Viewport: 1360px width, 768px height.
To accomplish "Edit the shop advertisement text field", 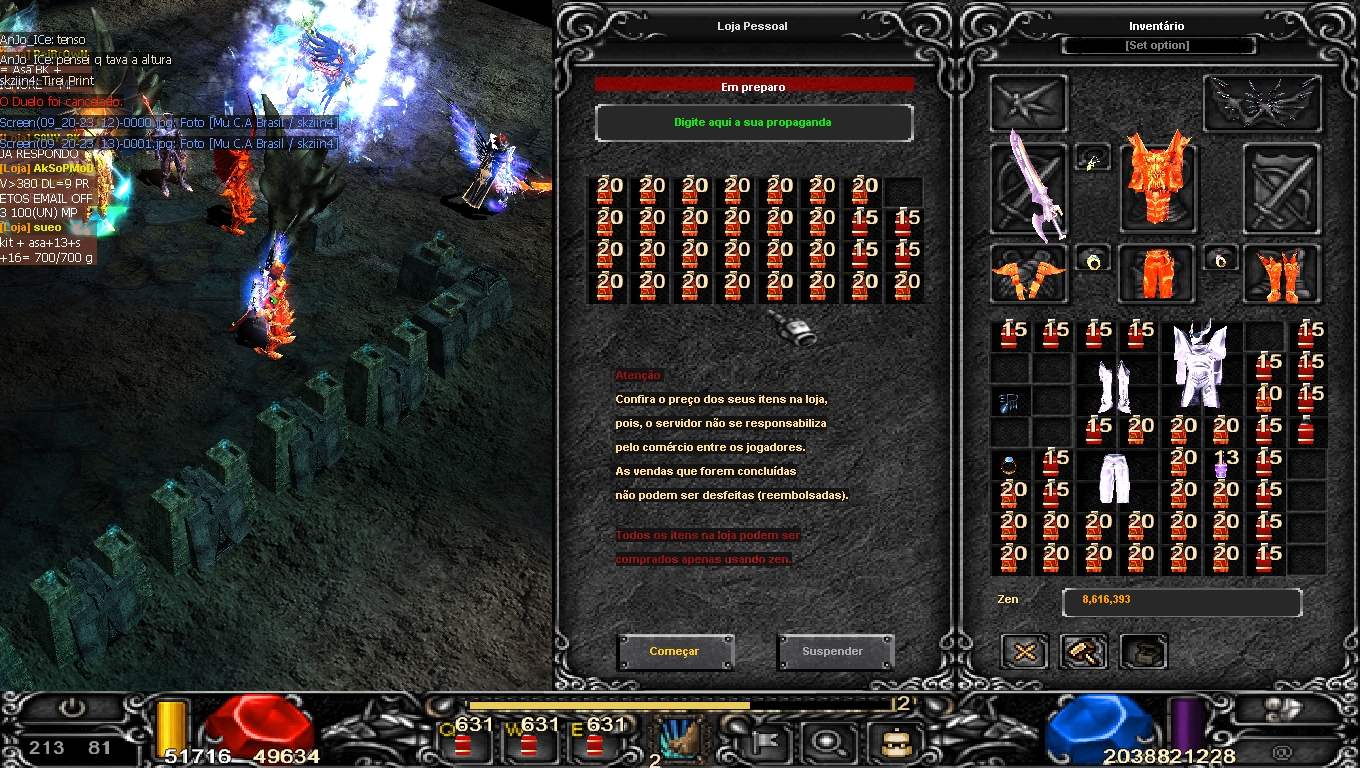I will [x=753, y=123].
